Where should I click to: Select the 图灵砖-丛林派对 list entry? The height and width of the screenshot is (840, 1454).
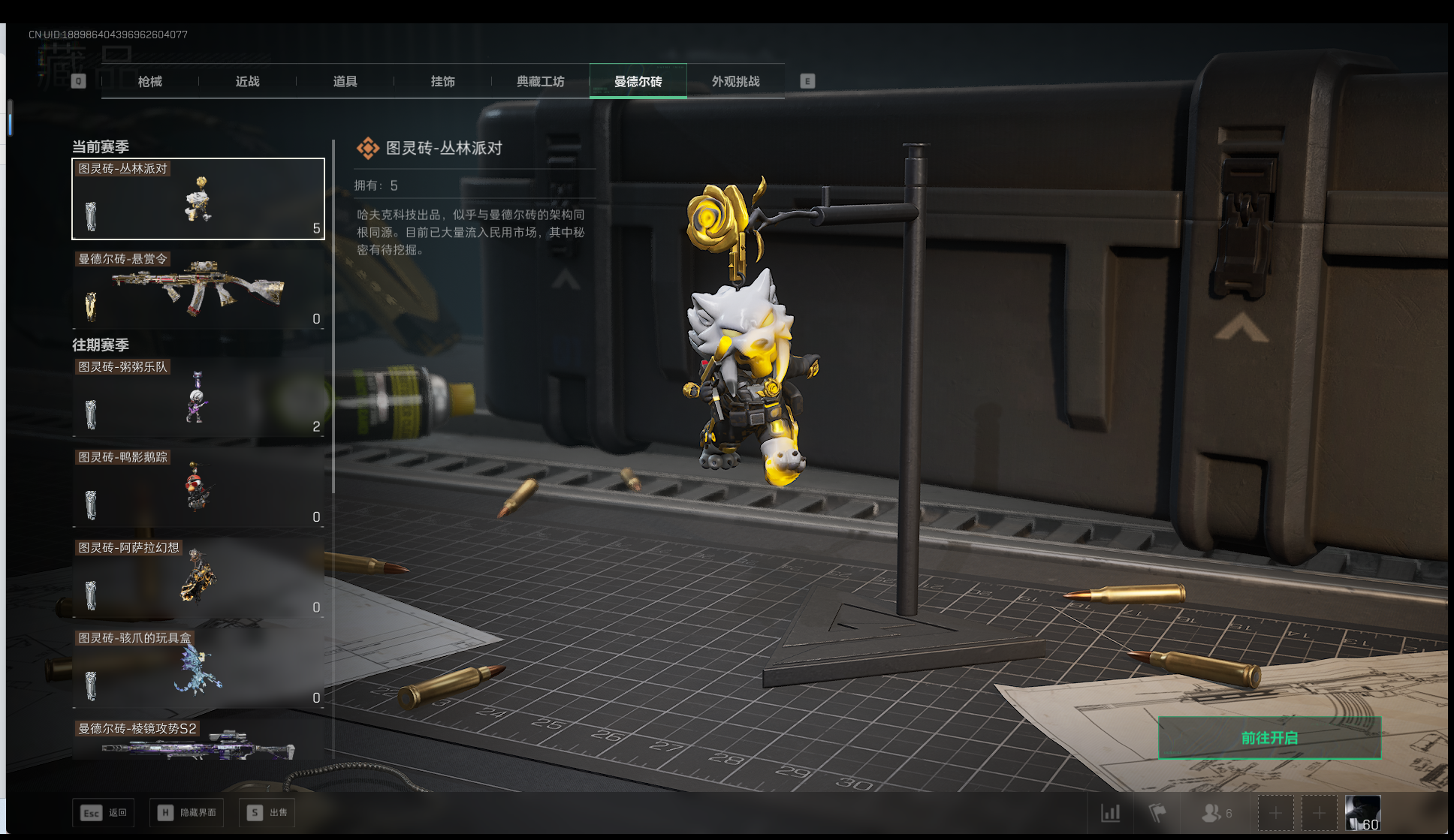pyautogui.click(x=198, y=199)
